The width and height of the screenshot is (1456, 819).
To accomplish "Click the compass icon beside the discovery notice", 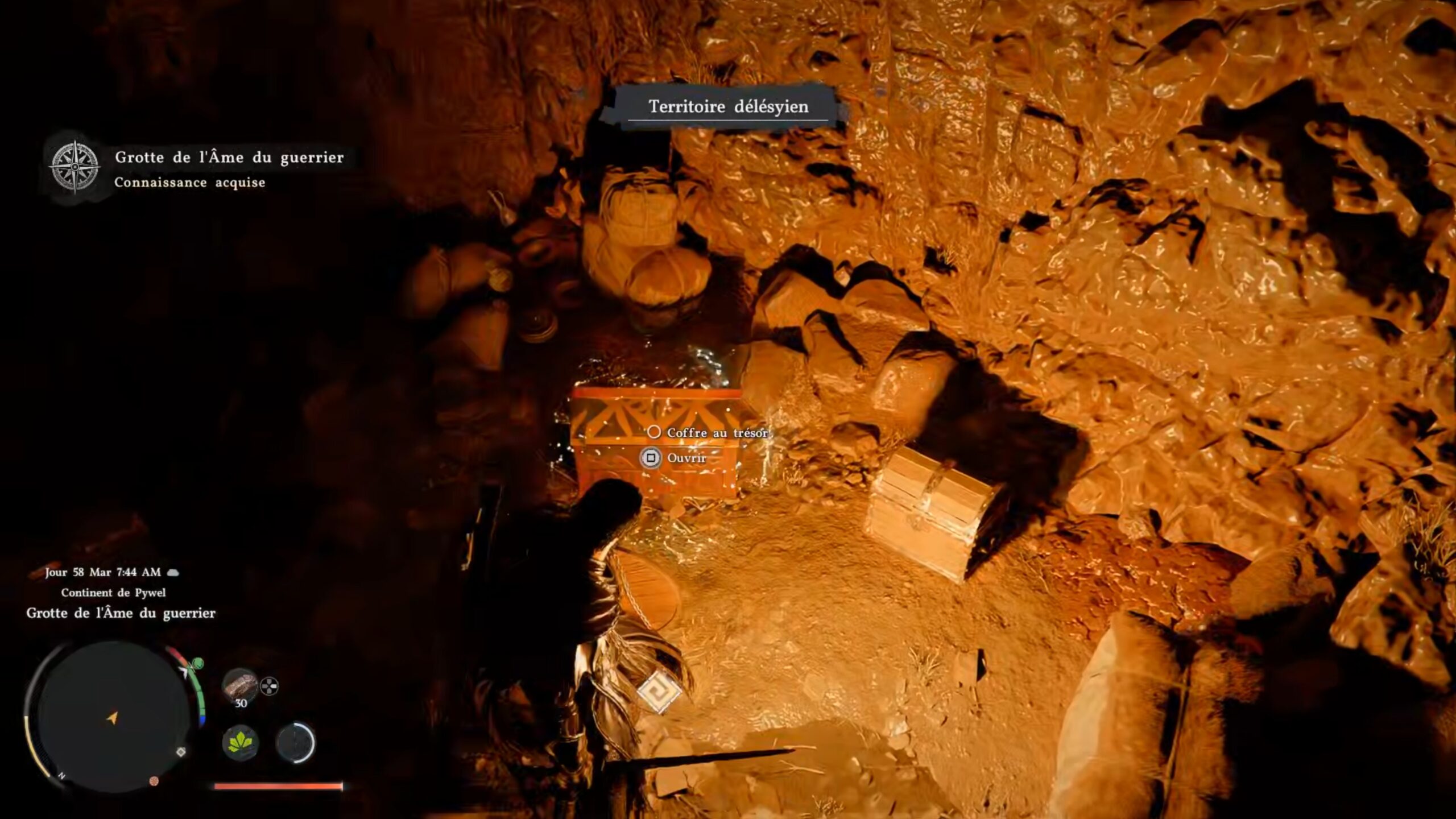I will click(x=75, y=166).
